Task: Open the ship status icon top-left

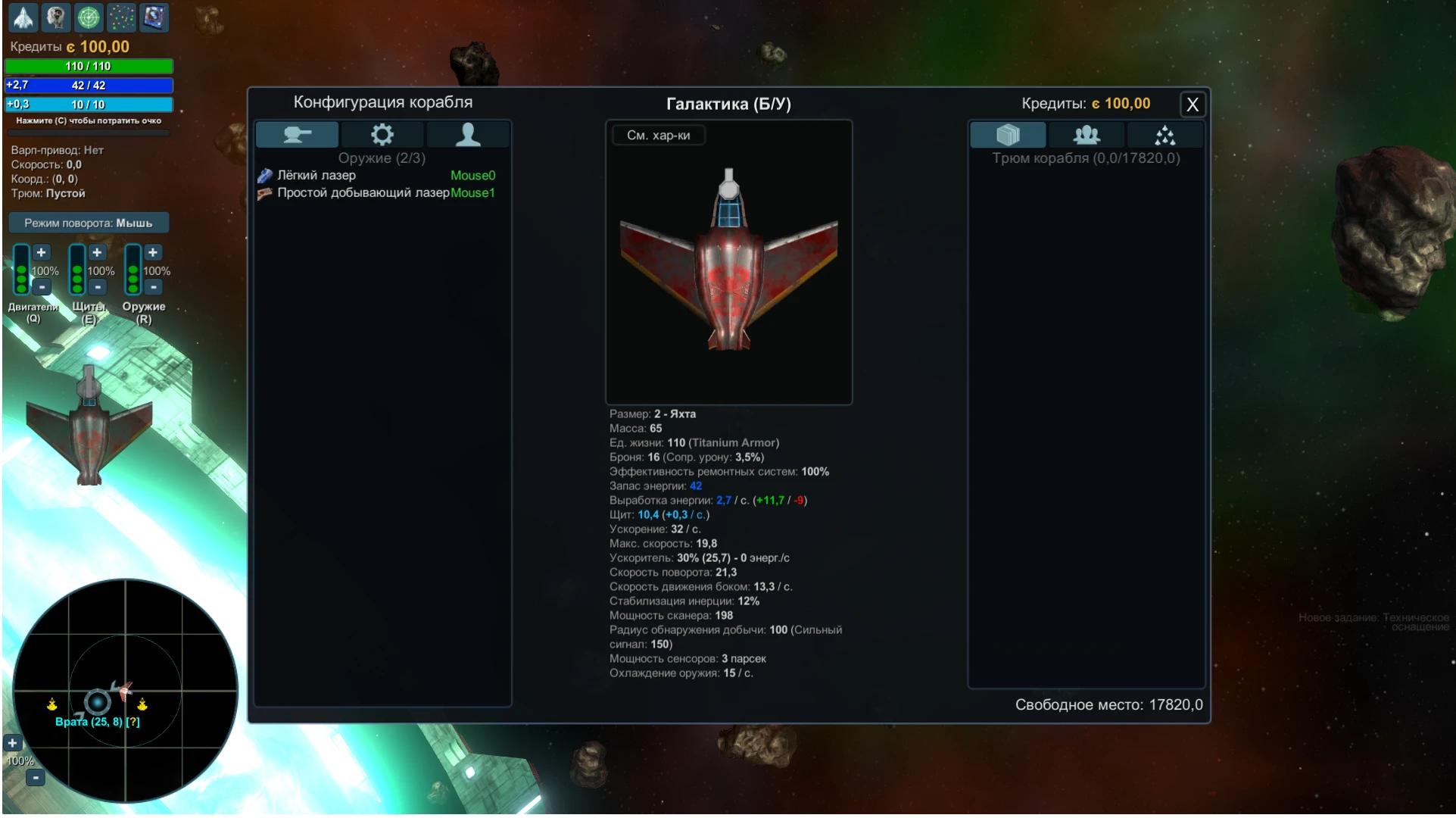Action: pyautogui.click(x=23, y=17)
